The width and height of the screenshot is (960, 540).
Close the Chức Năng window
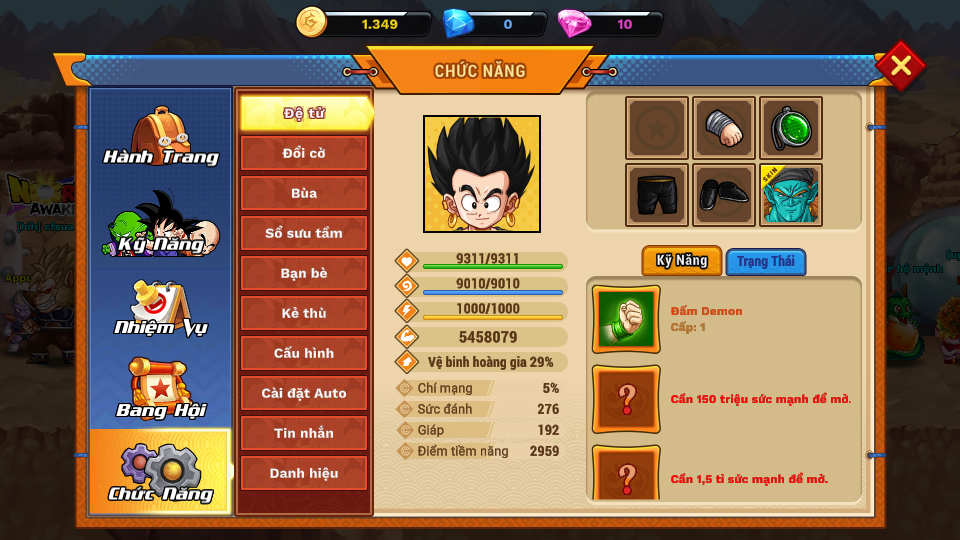[x=900, y=66]
